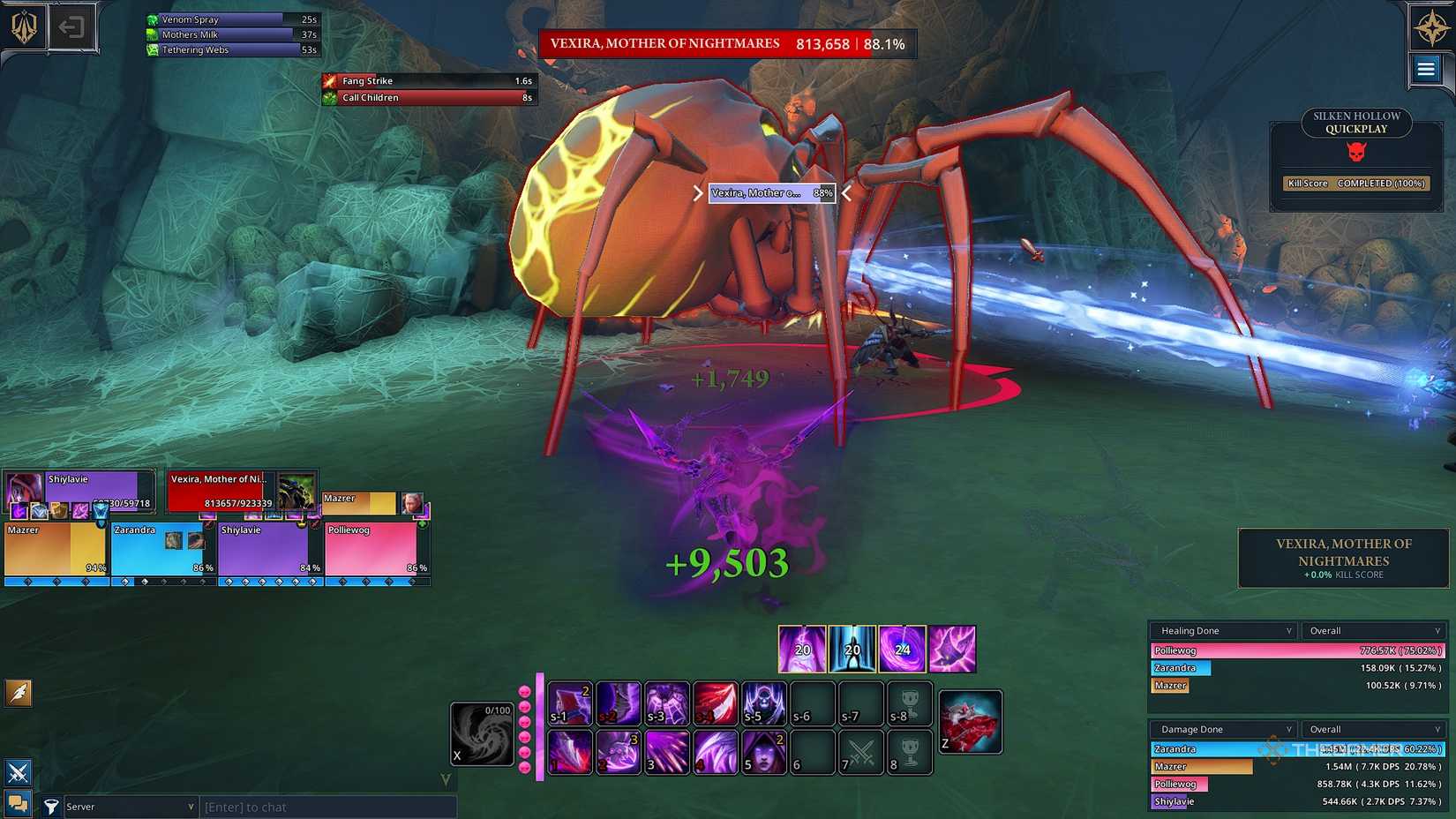
Task: Select the hooded figure ability in slot 5
Action: coord(763,752)
